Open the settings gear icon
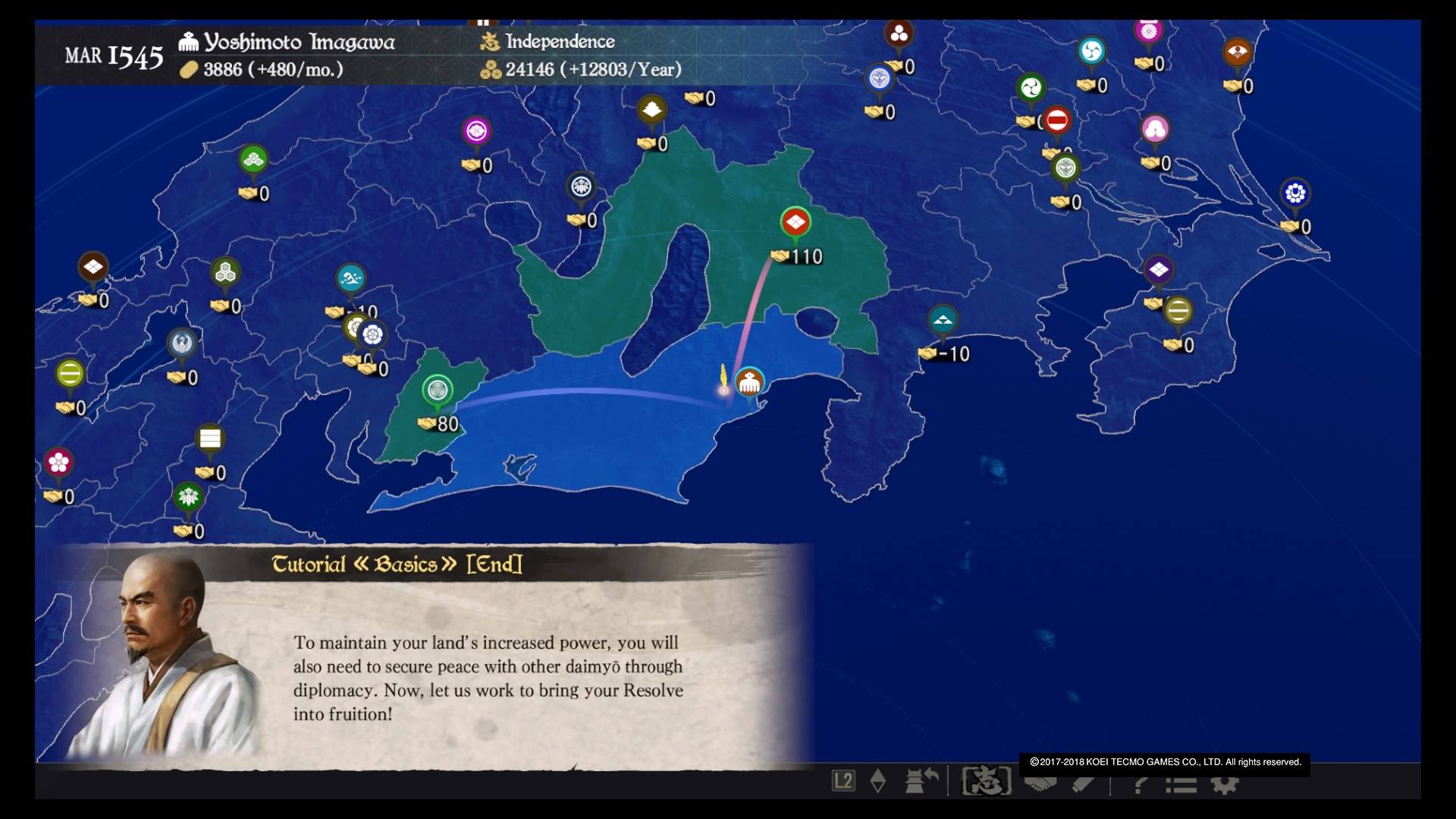The height and width of the screenshot is (819, 1456). (1224, 783)
